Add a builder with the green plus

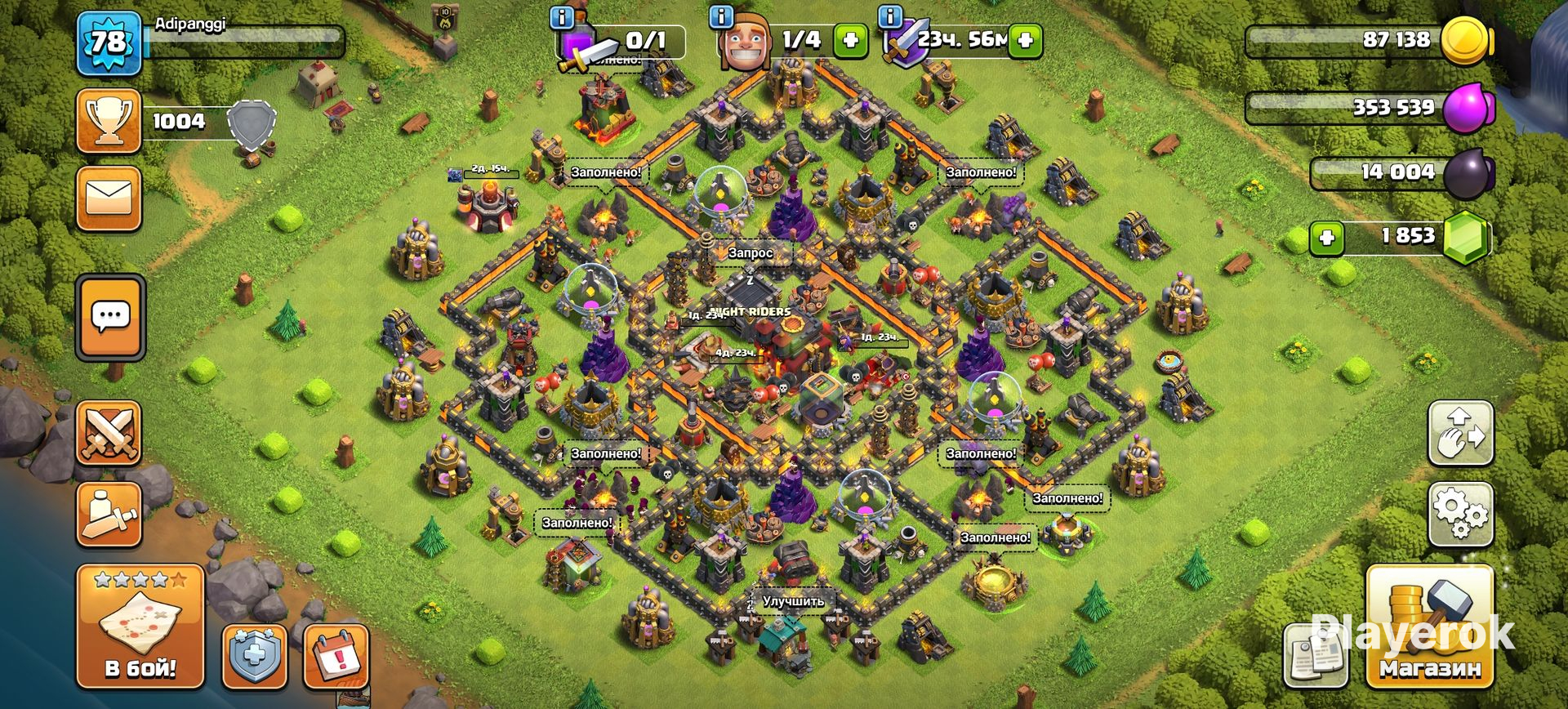[850, 40]
